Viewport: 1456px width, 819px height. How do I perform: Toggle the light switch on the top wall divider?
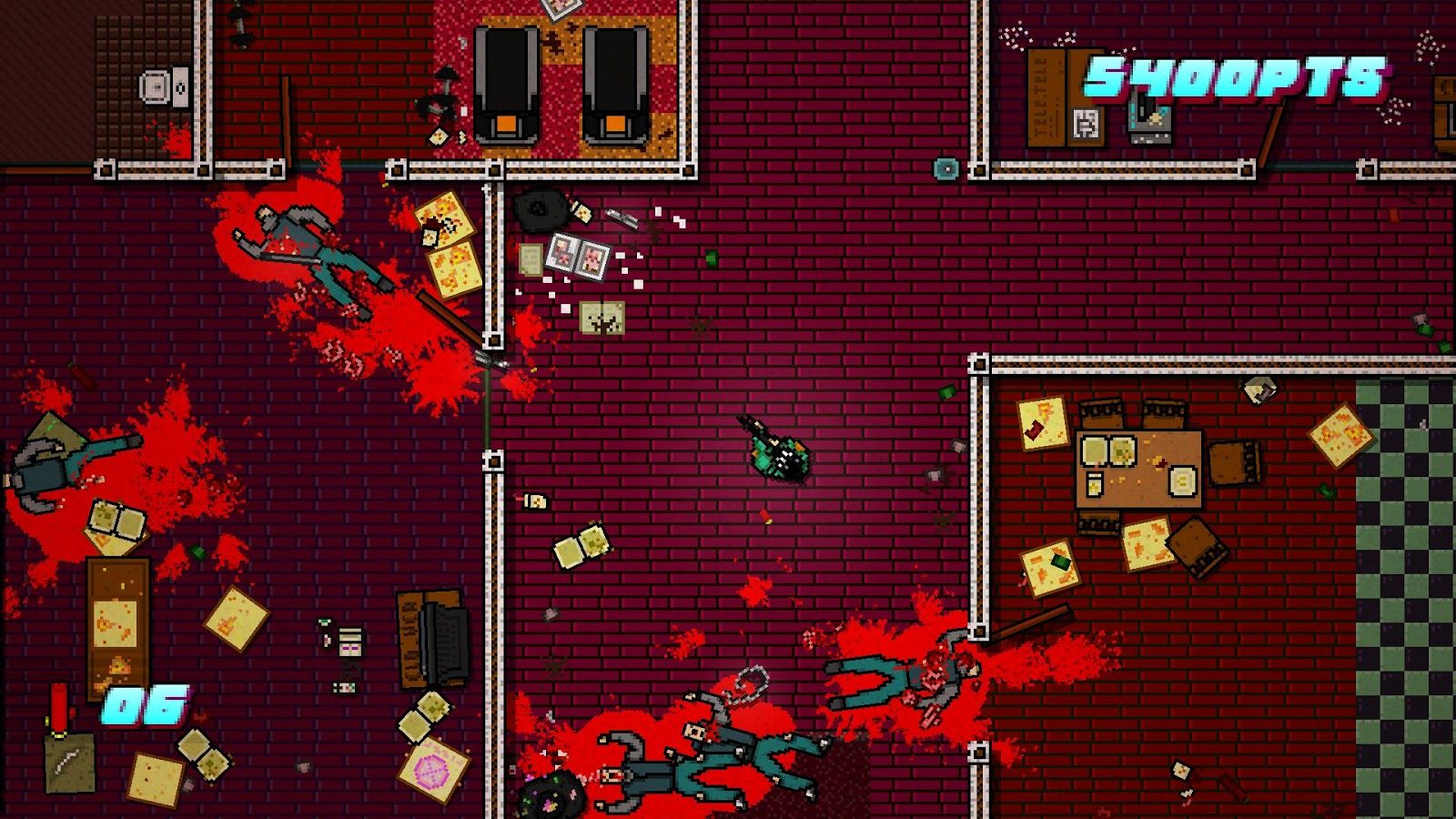pyautogui.click(x=946, y=169)
